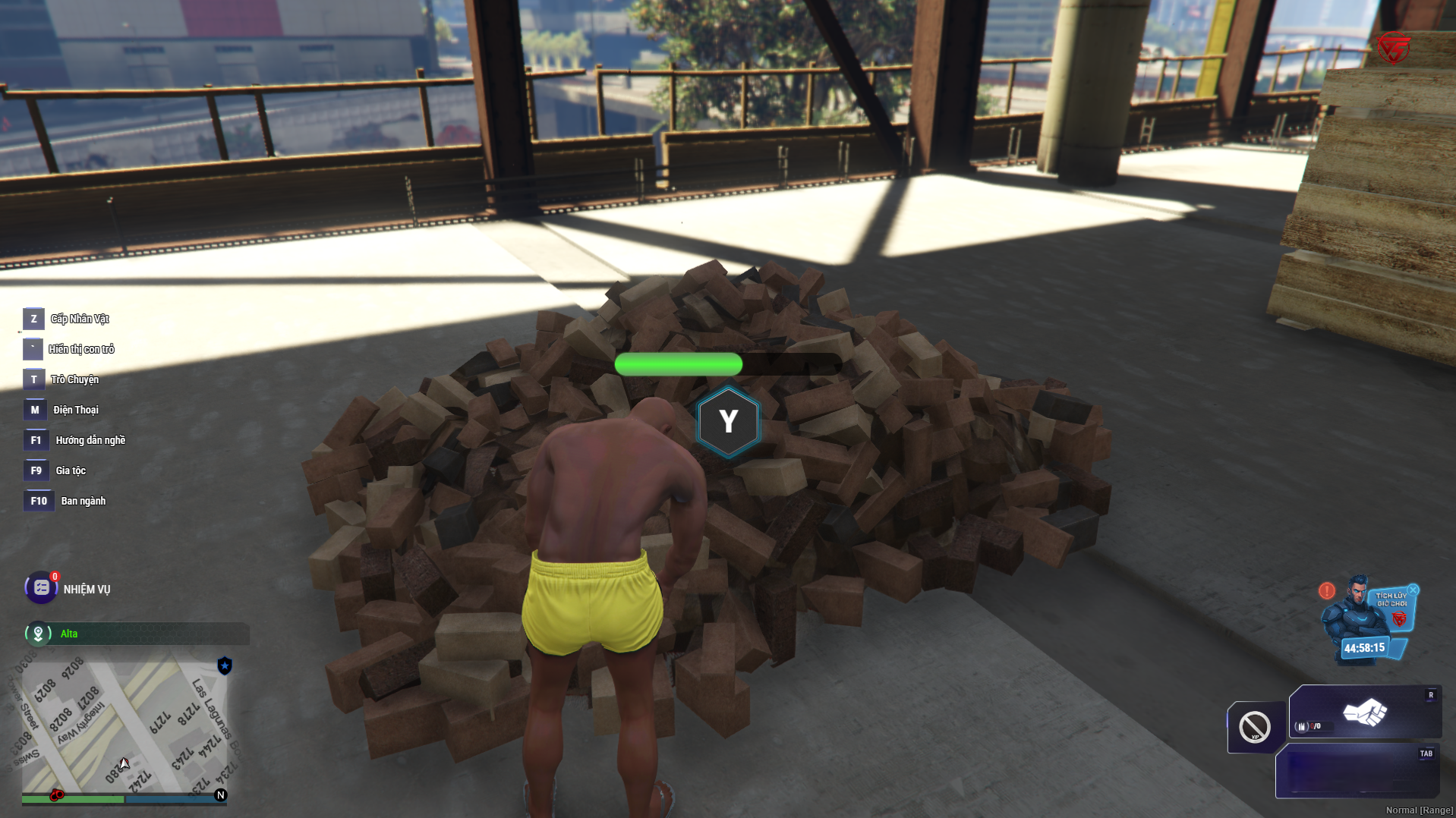This screenshot has height=818, width=1456.
Task: Close the Tích Lũy Giờ Chơi widget
Action: (1413, 590)
